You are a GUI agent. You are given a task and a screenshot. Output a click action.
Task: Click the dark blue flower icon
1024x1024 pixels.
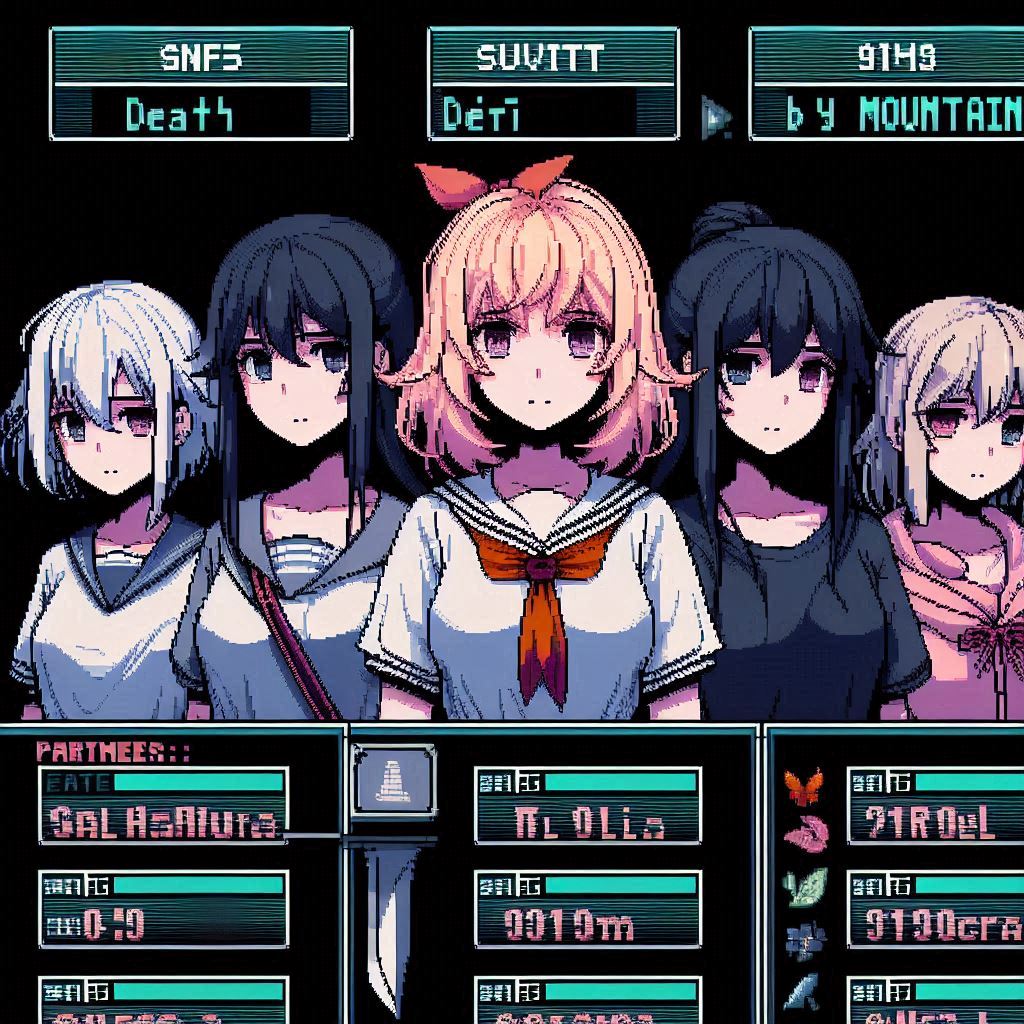click(x=803, y=940)
